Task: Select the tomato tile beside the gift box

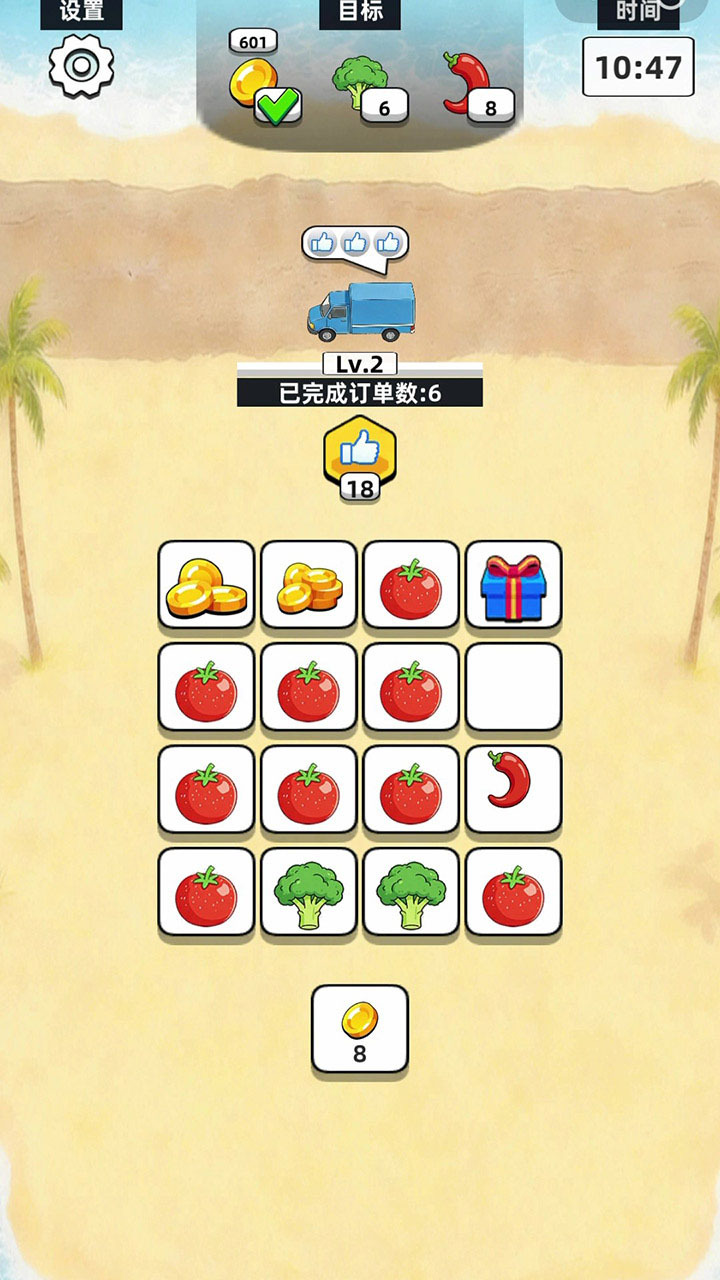Action: 411,586
